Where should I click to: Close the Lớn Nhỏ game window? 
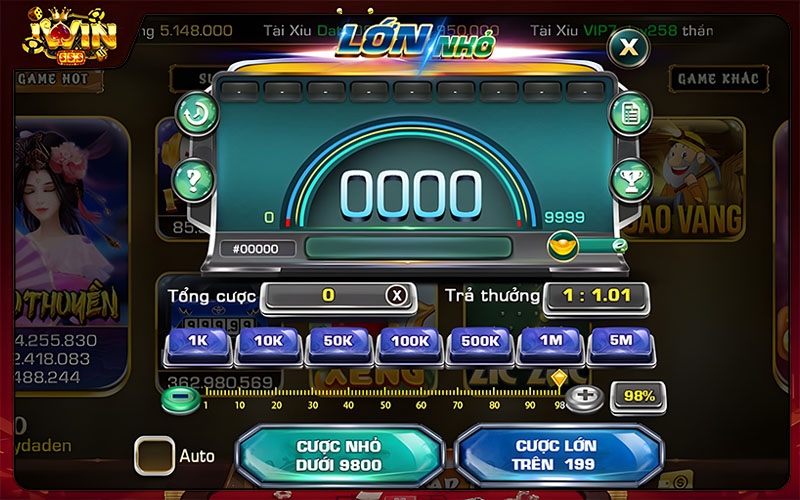(628, 46)
